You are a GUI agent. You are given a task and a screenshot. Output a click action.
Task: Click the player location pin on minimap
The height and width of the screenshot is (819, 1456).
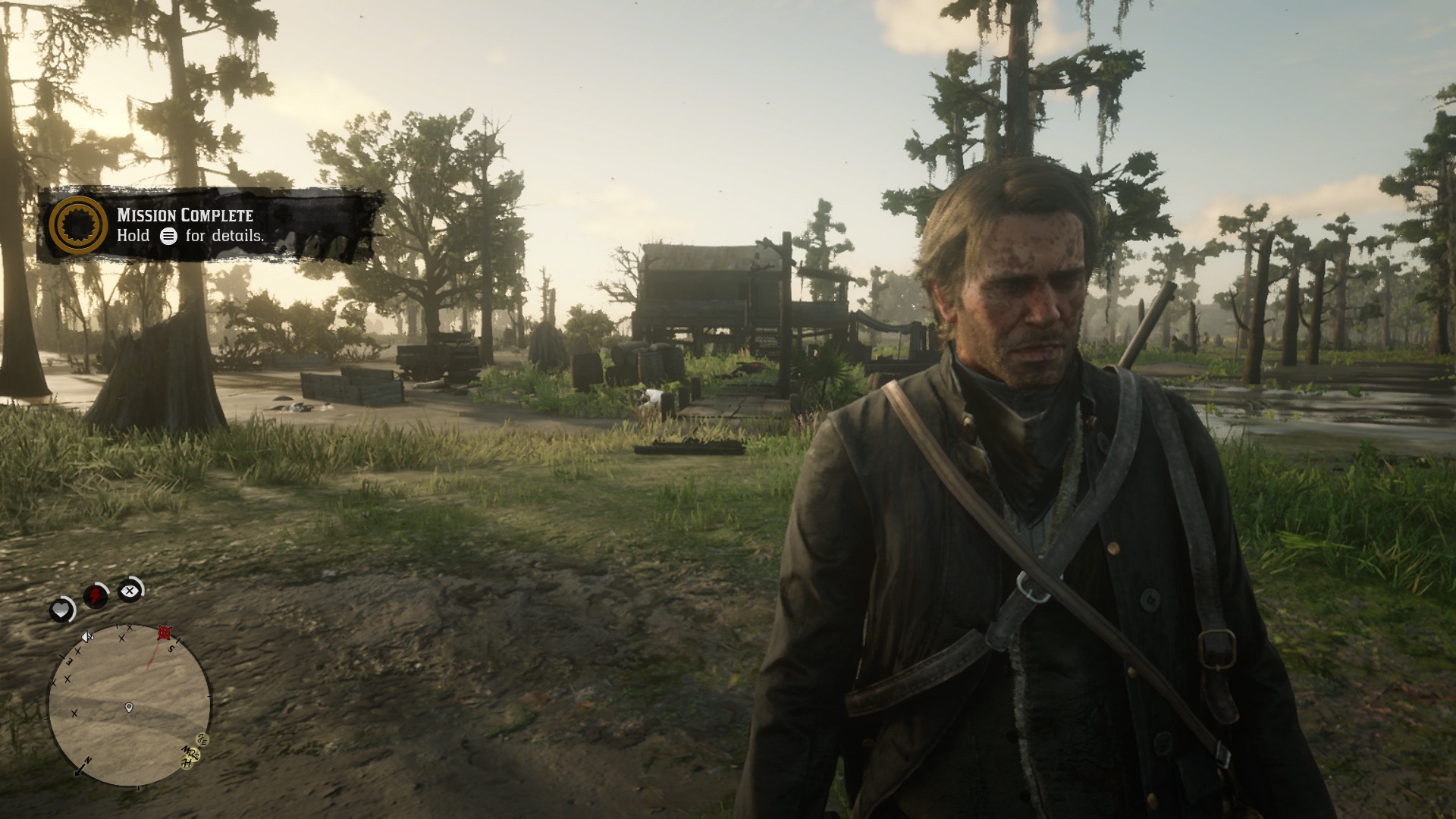coord(129,708)
